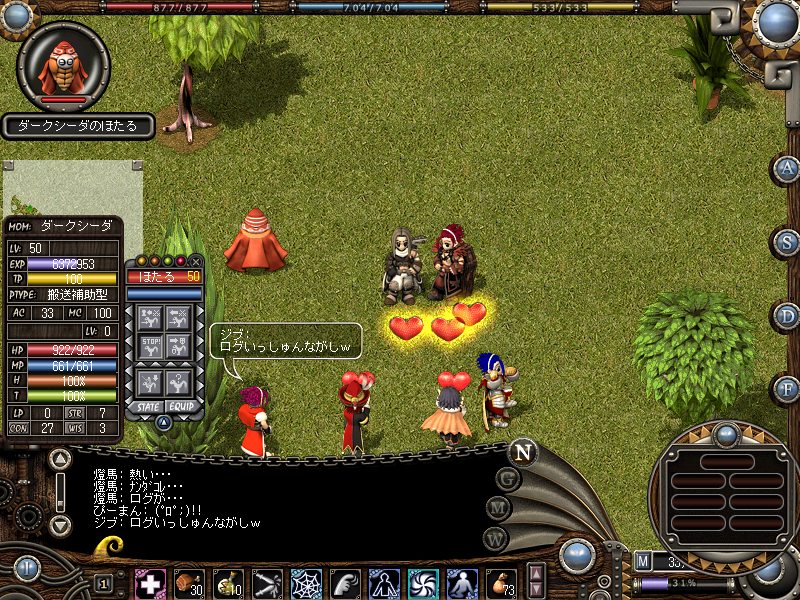The image size is (800, 600).
Task: Switch chat to the W channel
Action: 496,539
